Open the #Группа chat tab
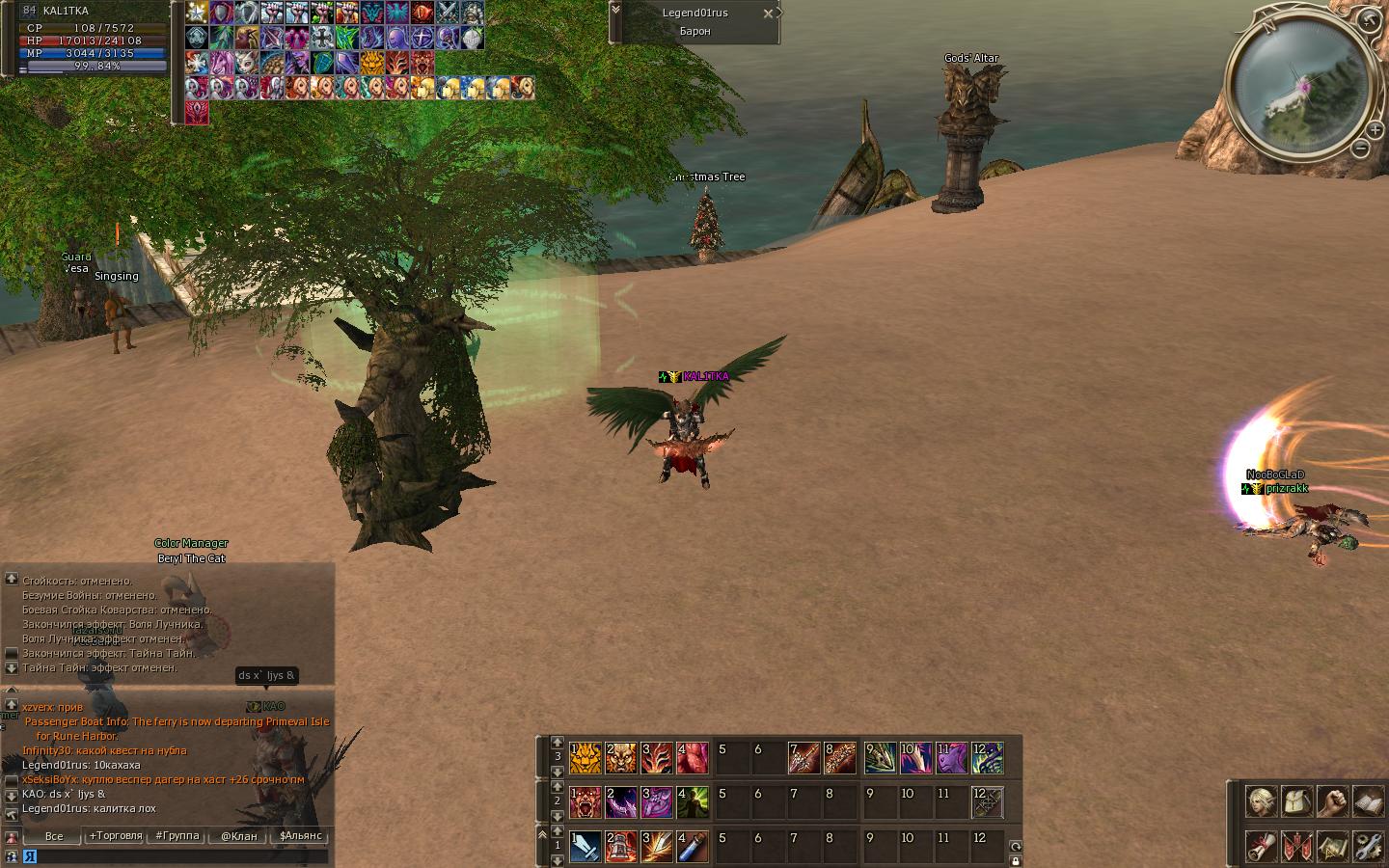The width and height of the screenshot is (1389, 868). point(177,836)
